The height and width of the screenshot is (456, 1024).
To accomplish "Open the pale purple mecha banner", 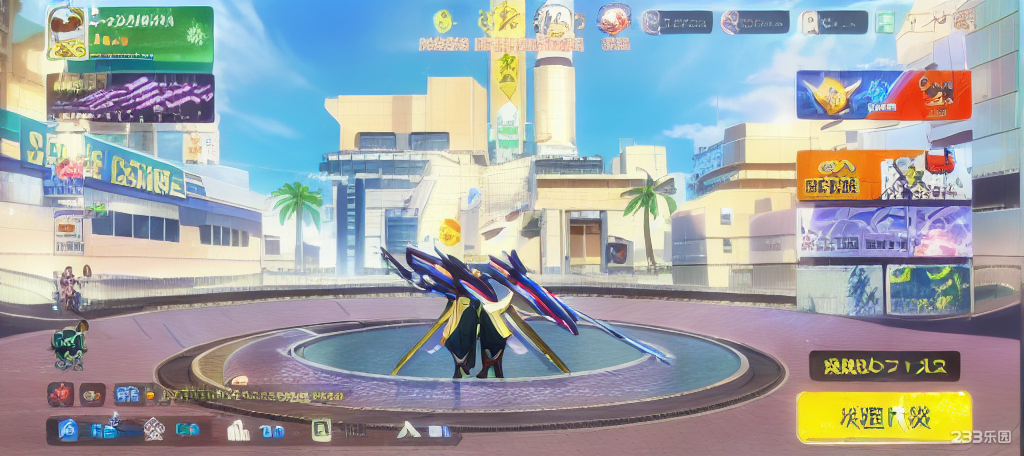I will pos(883,232).
